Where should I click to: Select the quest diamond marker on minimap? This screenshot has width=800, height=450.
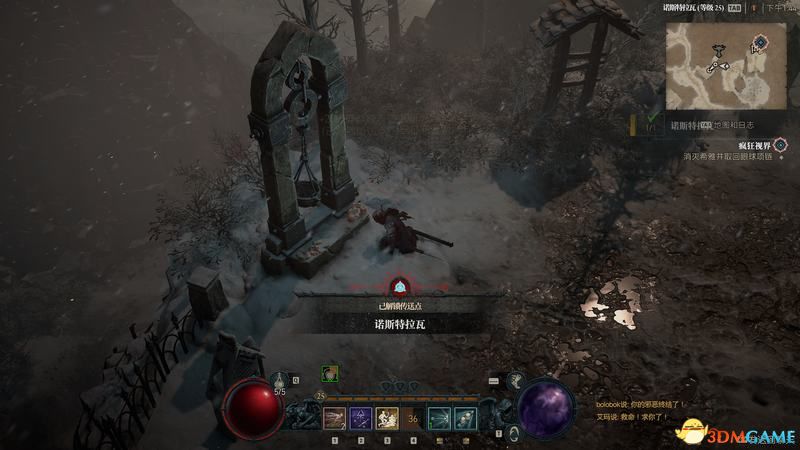pyautogui.click(x=761, y=42)
